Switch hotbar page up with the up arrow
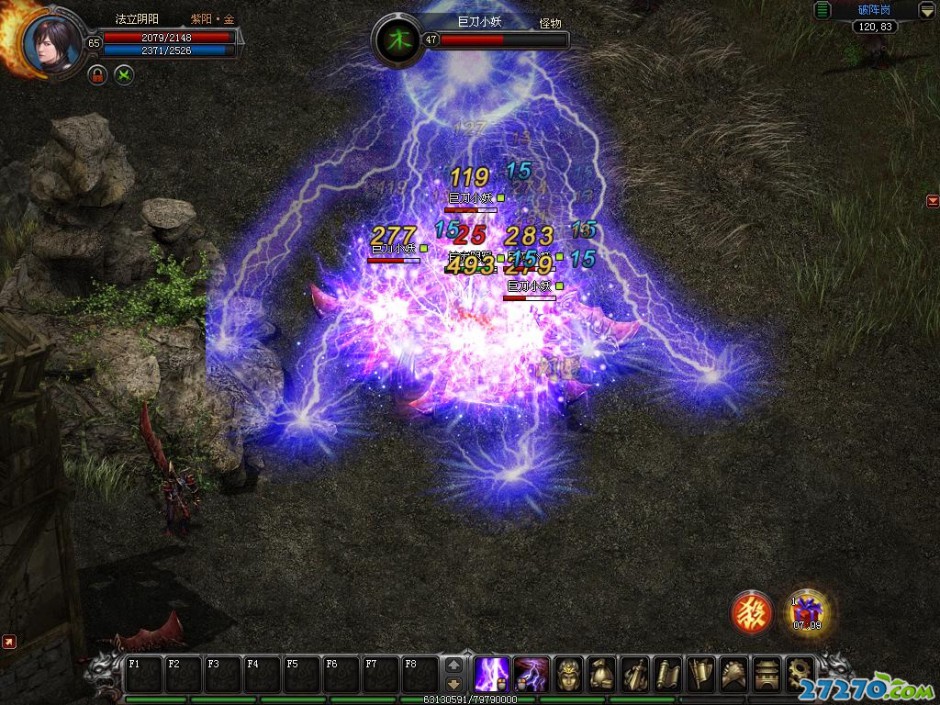Screen dimensions: 940x705 pyautogui.click(x=454, y=665)
